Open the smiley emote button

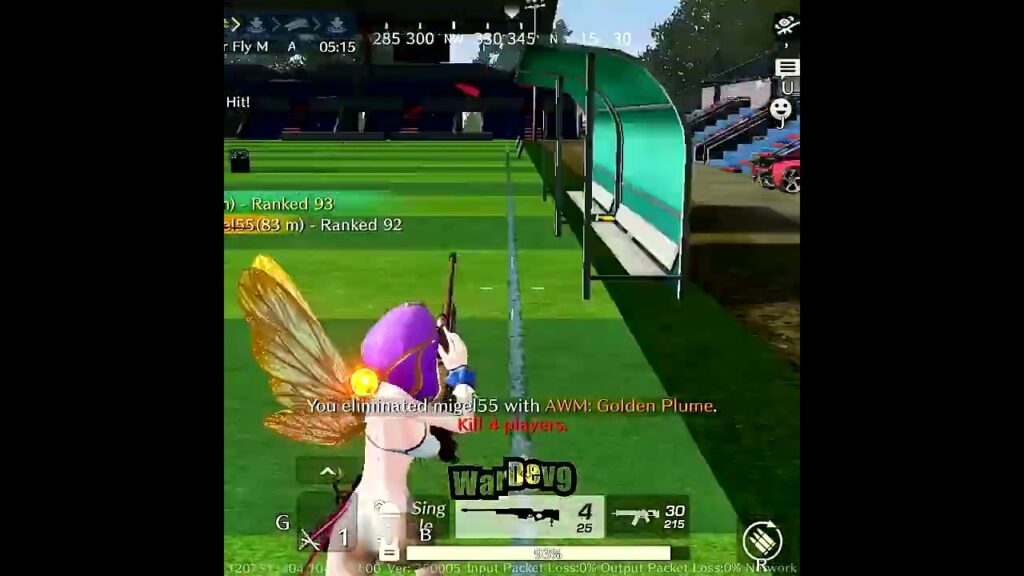tap(781, 110)
